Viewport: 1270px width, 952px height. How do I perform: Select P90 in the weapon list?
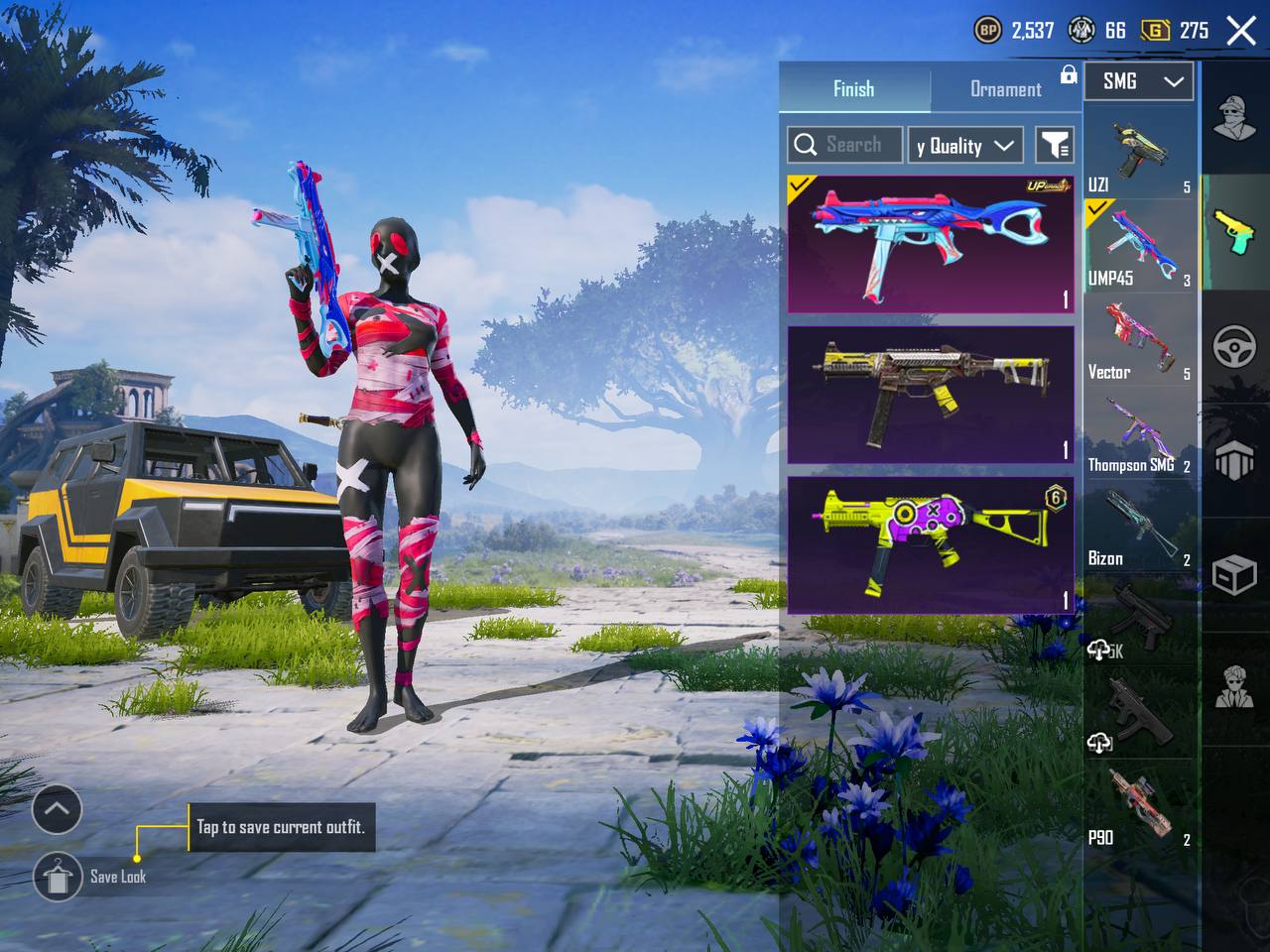pyautogui.click(x=1138, y=807)
